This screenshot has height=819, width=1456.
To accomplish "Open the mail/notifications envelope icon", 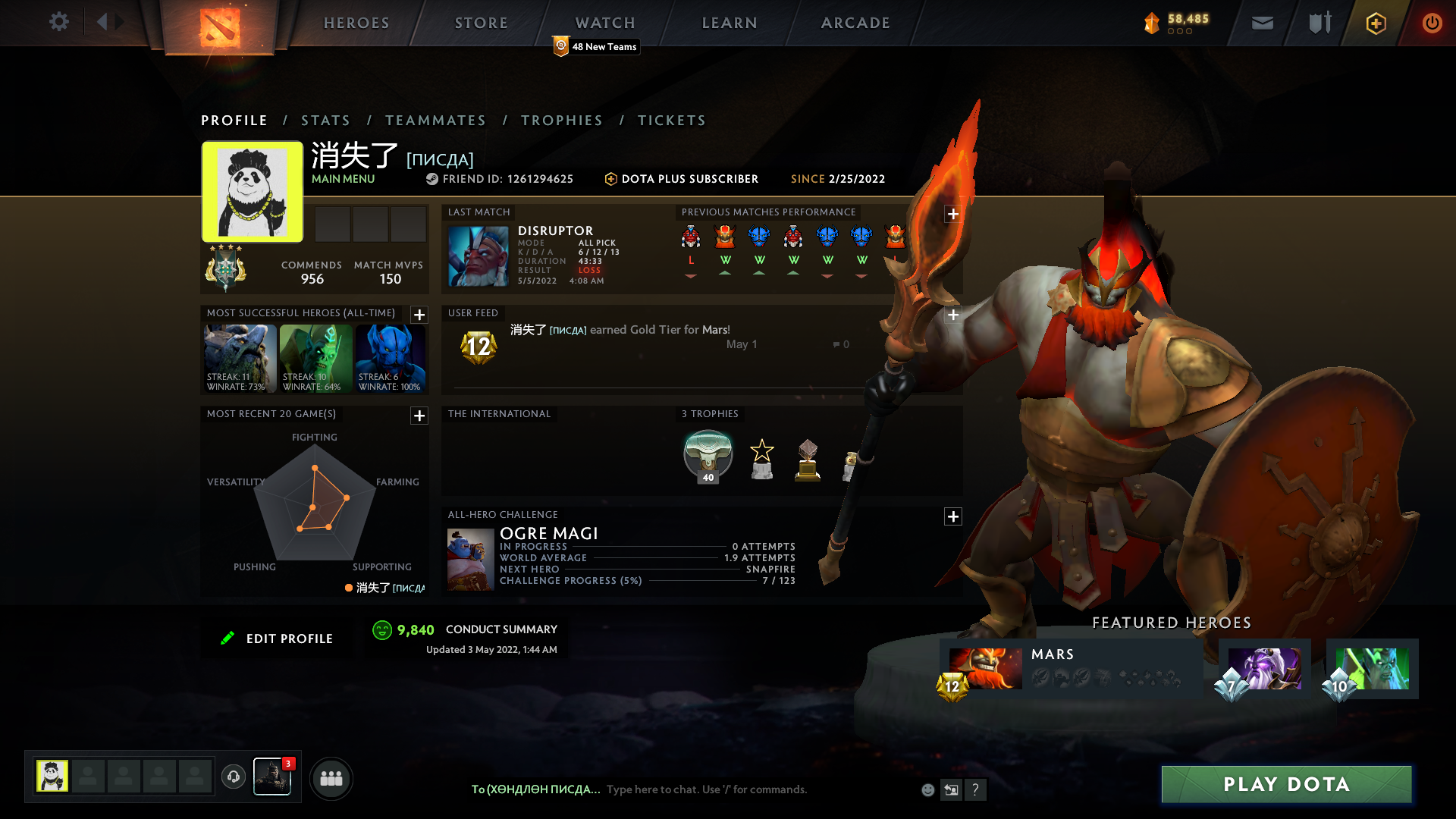I will pyautogui.click(x=1262, y=23).
